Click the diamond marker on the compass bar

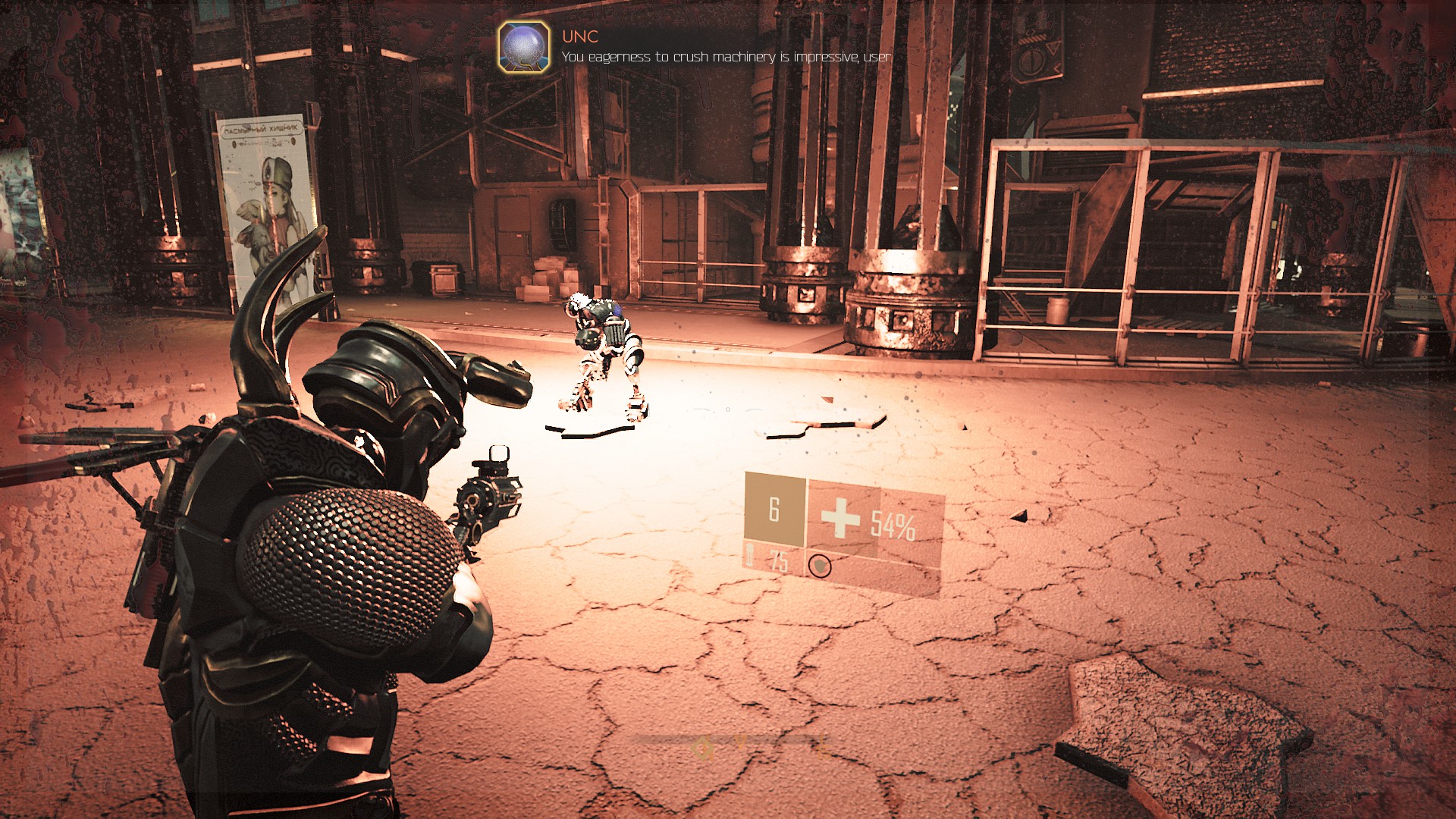pyautogui.click(x=703, y=749)
